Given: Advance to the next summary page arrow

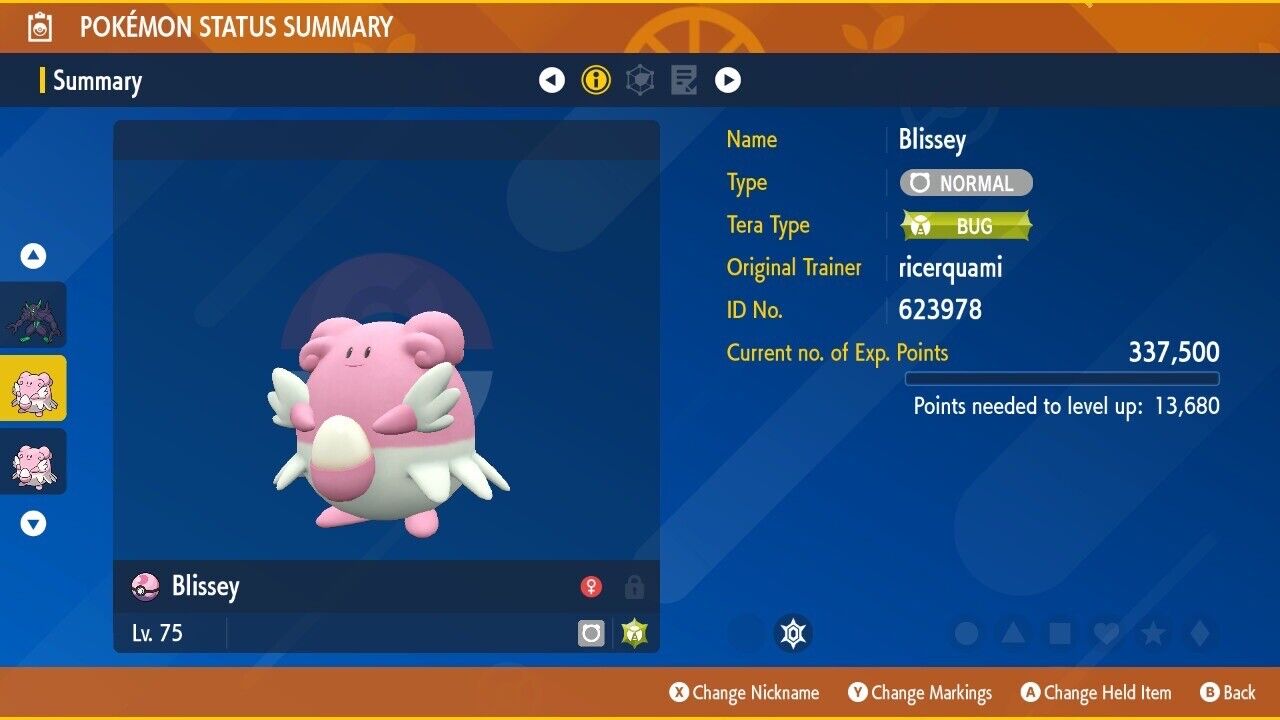Looking at the screenshot, I should (728, 80).
